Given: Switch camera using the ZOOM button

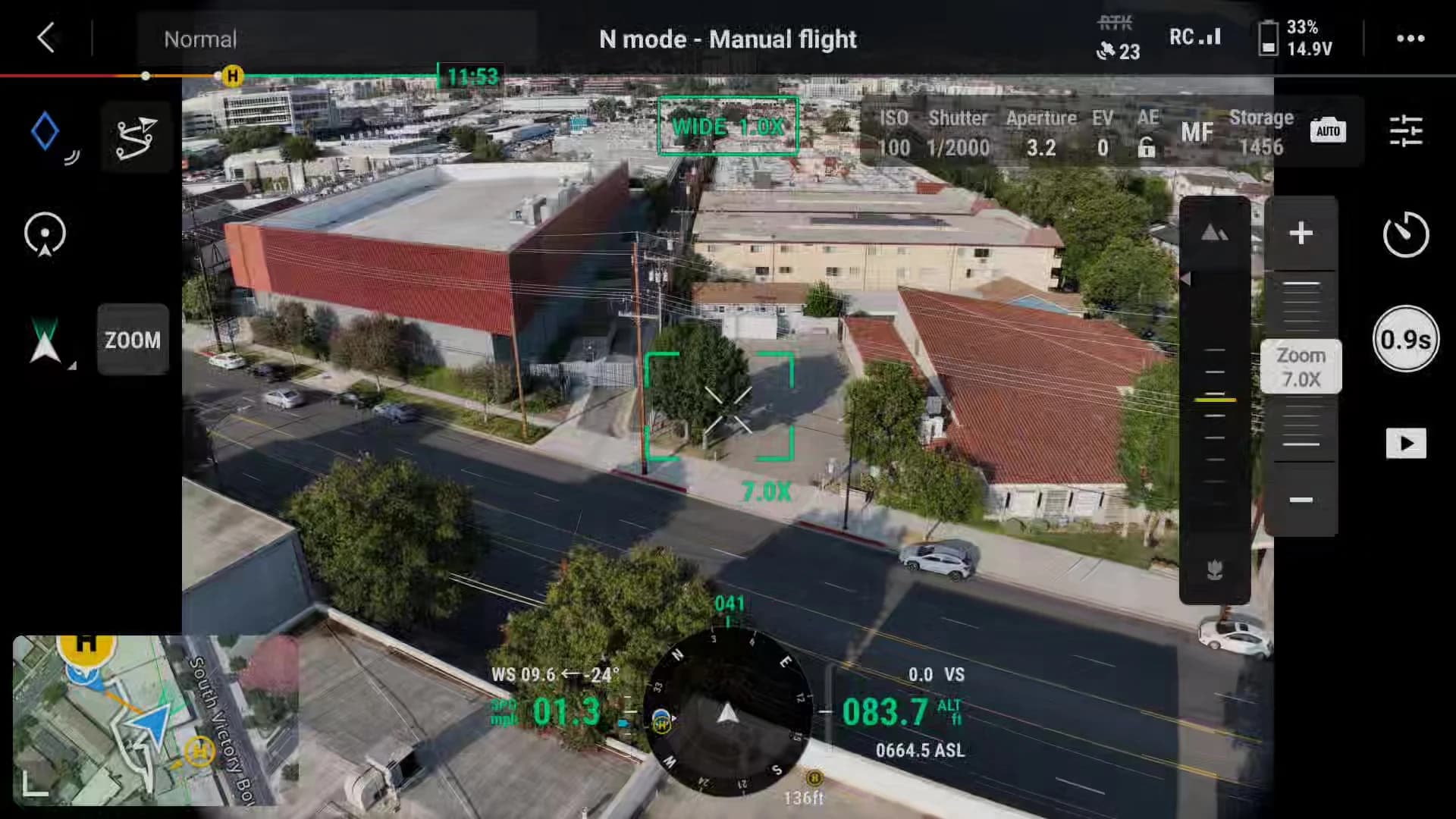Looking at the screenshot, I should point(133,340).
